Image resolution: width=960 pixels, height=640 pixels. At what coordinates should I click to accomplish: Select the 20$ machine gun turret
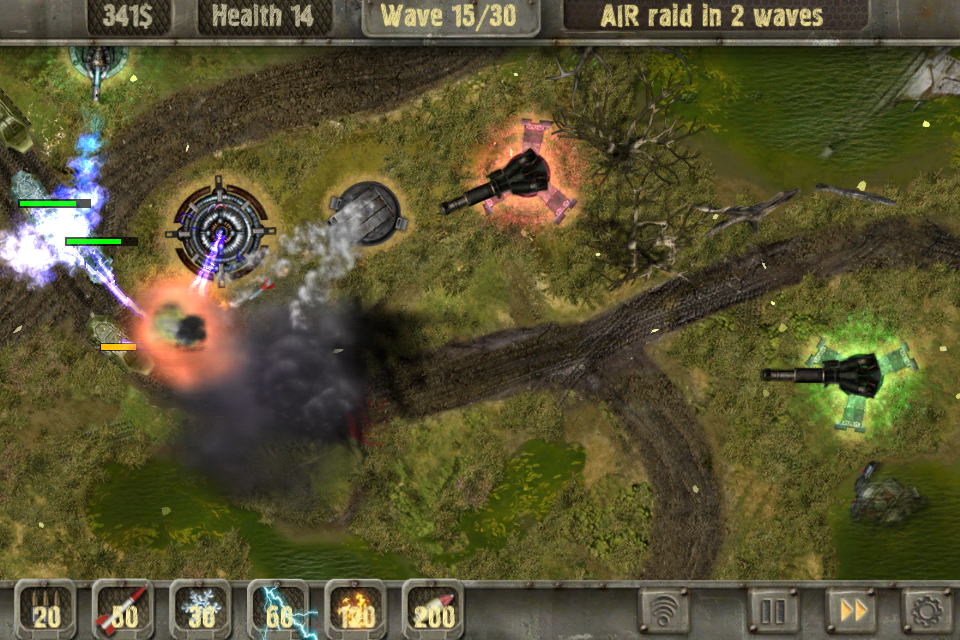45,609
